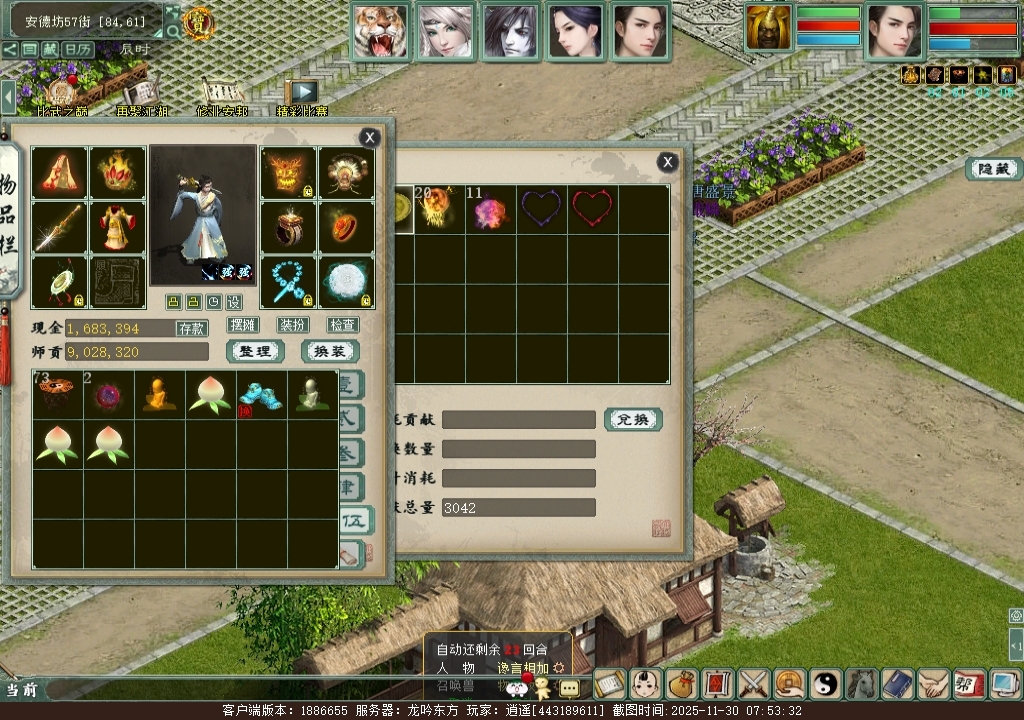Sort items with the 整理 button

tap(256, 351)
